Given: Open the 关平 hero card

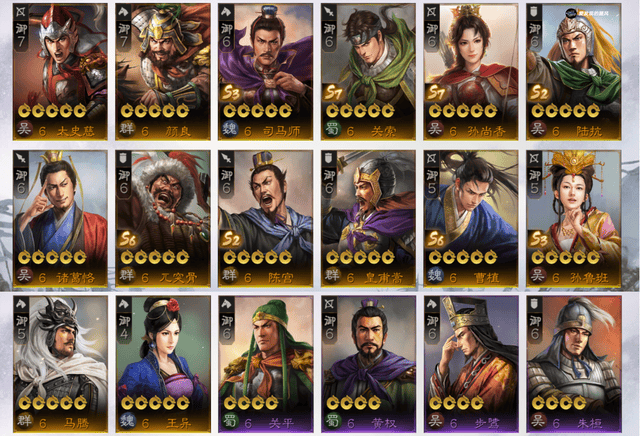Looking at the screenshot, I should tap(265, 362).
